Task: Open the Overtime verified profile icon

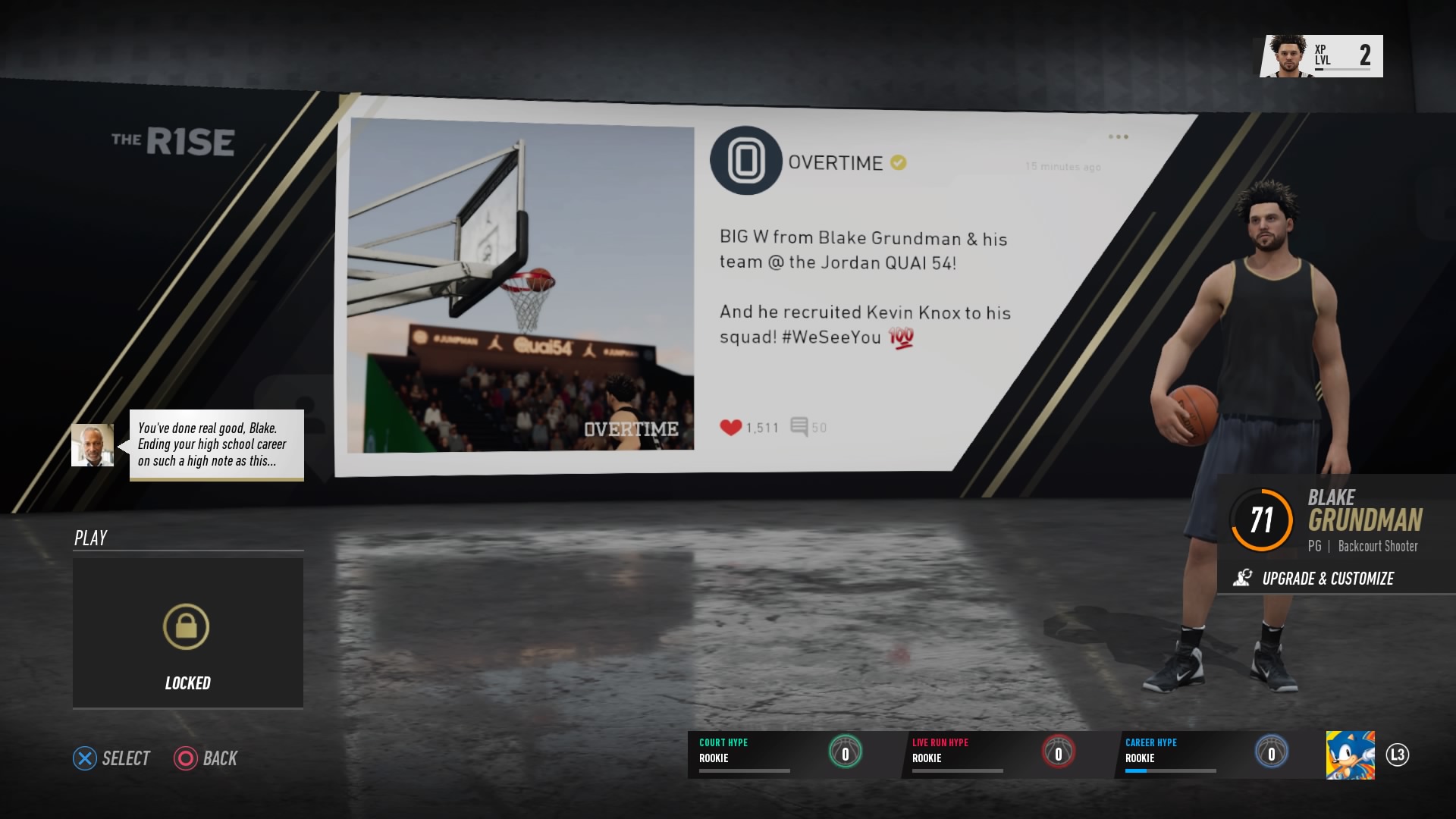Action: pyautogui.click(x=745, y=162)
